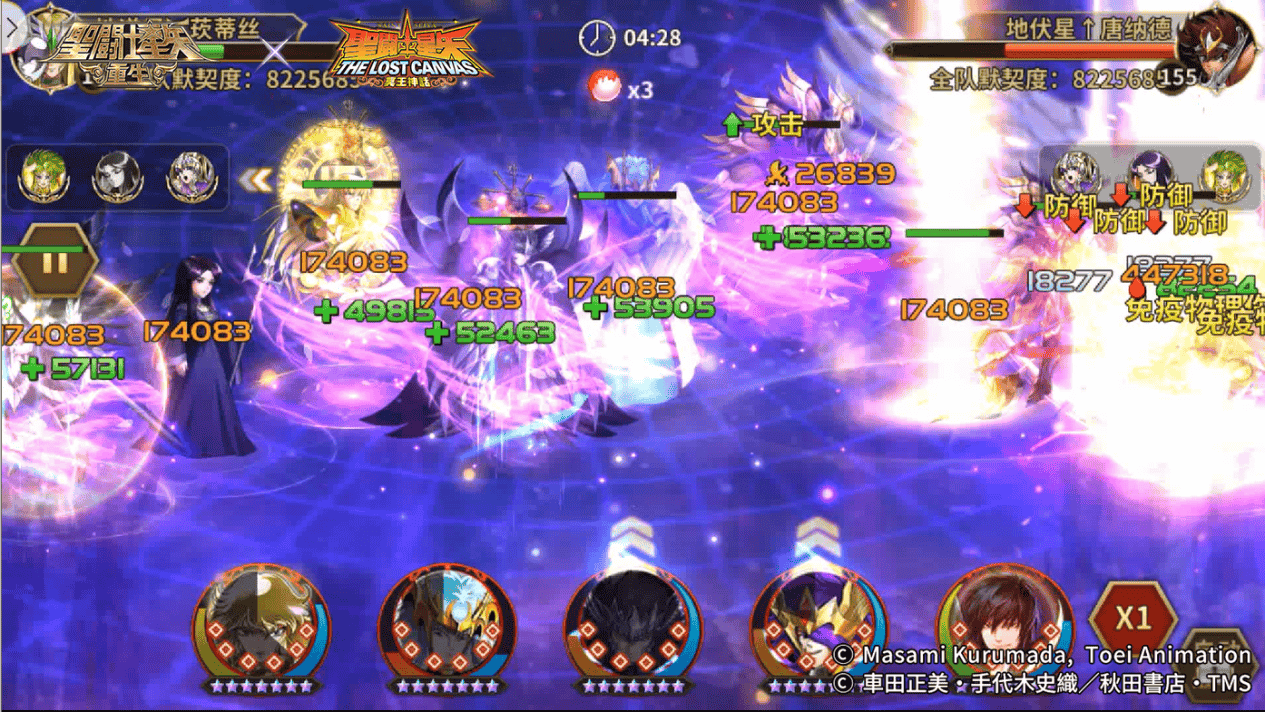Screen dimensions: 1265x712
Task: Select the red-haired hero portrait skill
Action: pyautogui.click(x=1004, y=622)
